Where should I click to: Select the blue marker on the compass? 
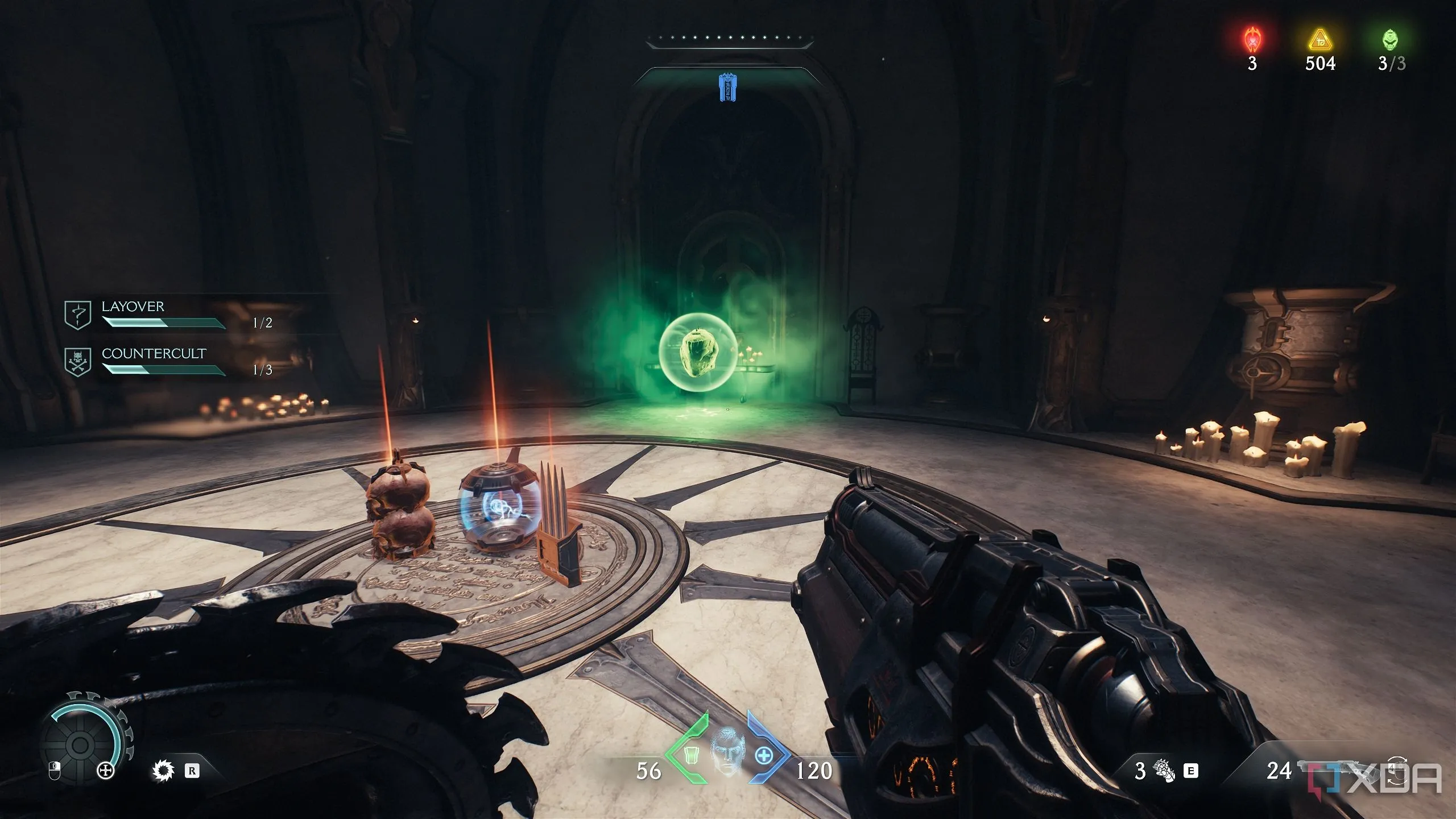(x=727, y=87)
